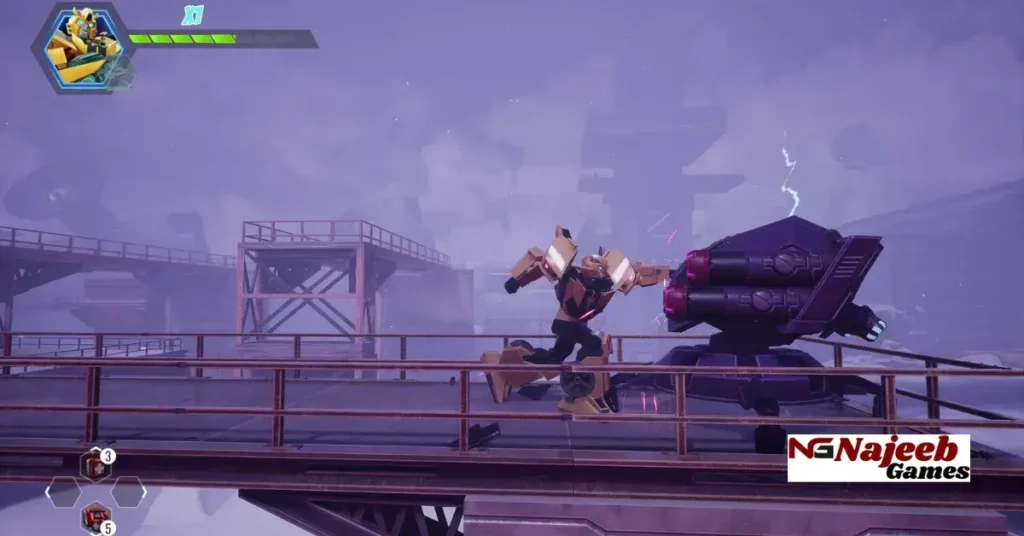Select the red canister item with count 3
Viewport: 1024px width, 536px height.
94,465
